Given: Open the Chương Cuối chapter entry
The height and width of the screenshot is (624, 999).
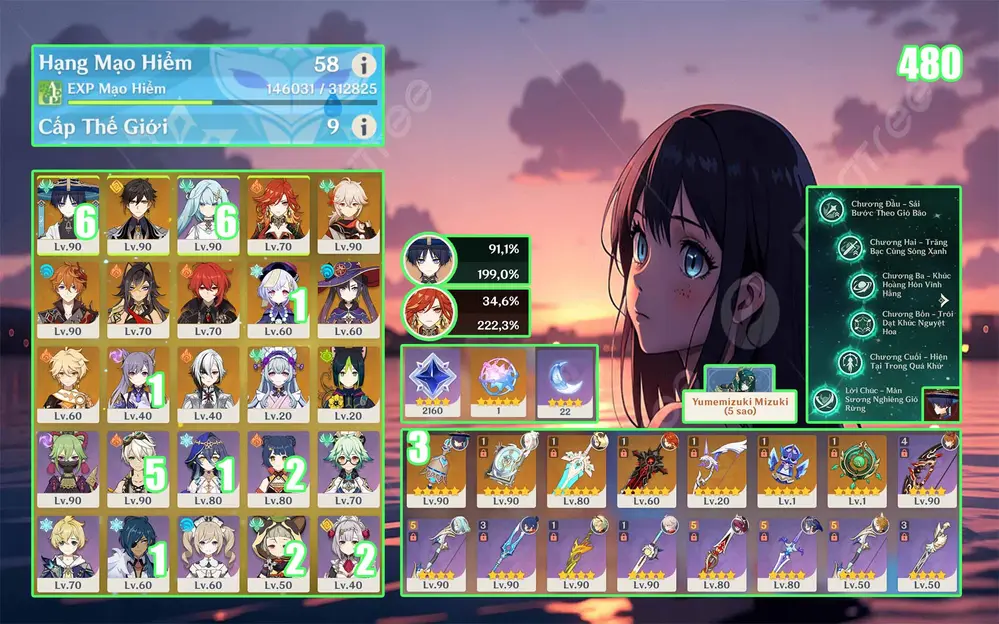Looking at the screenshot, I should pos(880,363).
